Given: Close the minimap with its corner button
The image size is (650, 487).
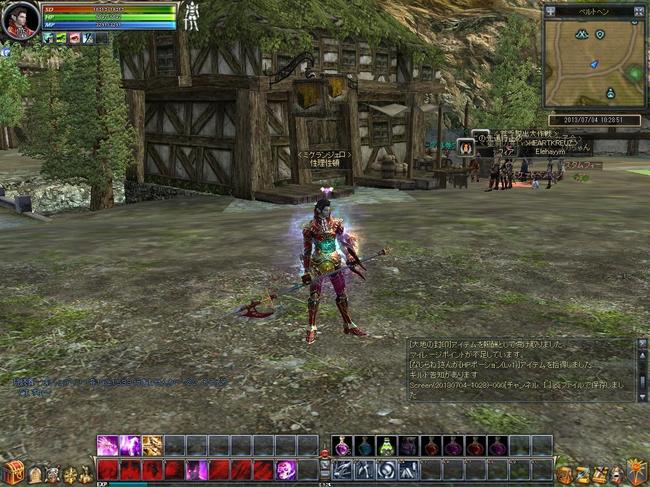Looking at the screenshot, I should 639,11.
